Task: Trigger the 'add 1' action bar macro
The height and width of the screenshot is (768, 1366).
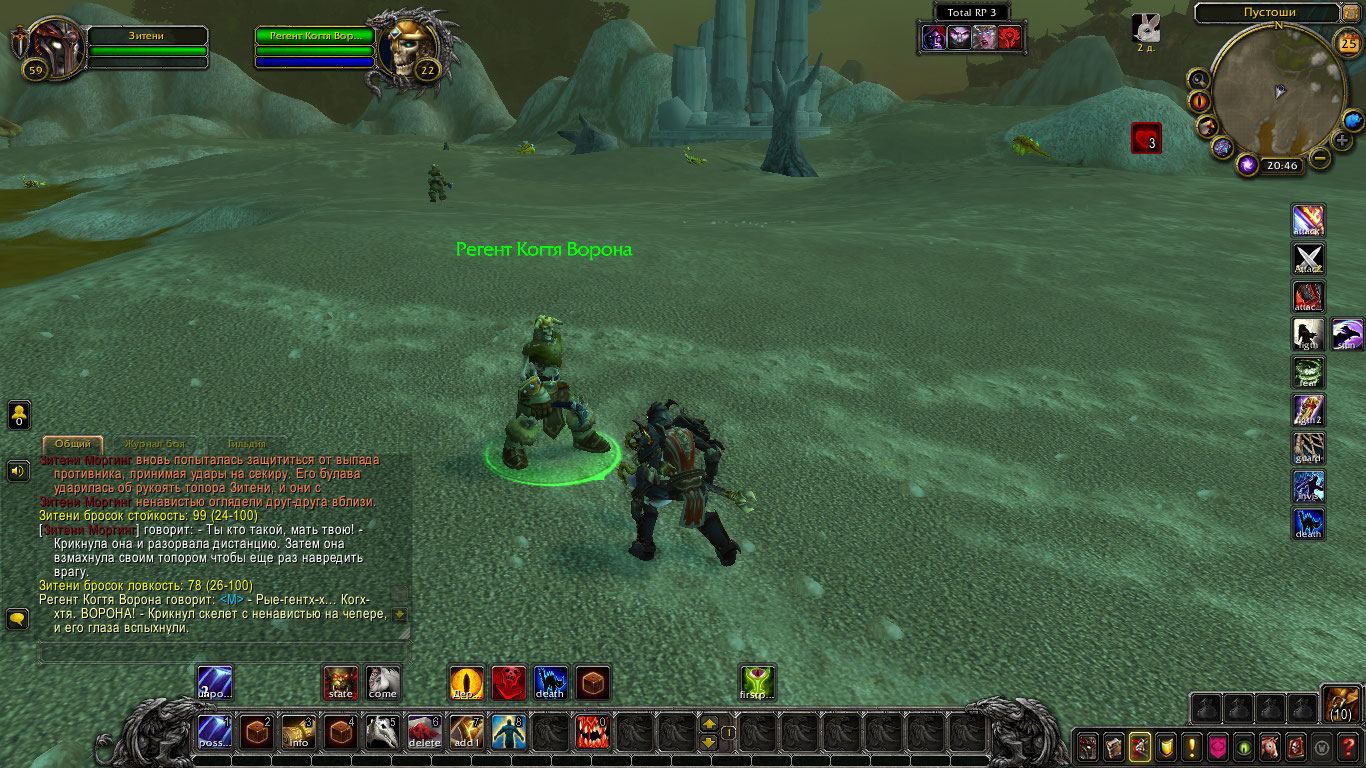Action: click(466, 733)
